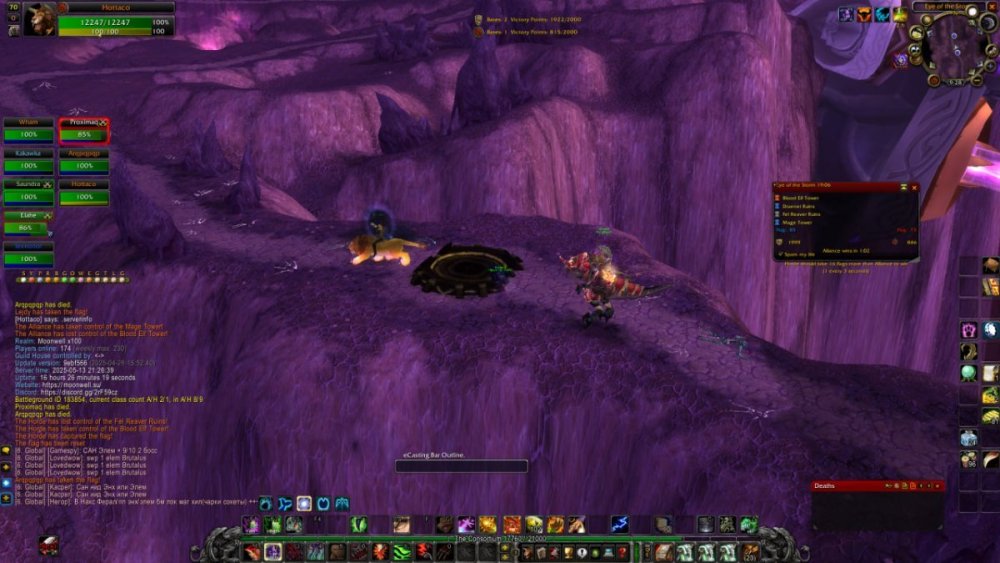The height and width of the screenshot is (563, 1000).
Task: Open the chat bubble button beside chat
Action: coord(6,451)
